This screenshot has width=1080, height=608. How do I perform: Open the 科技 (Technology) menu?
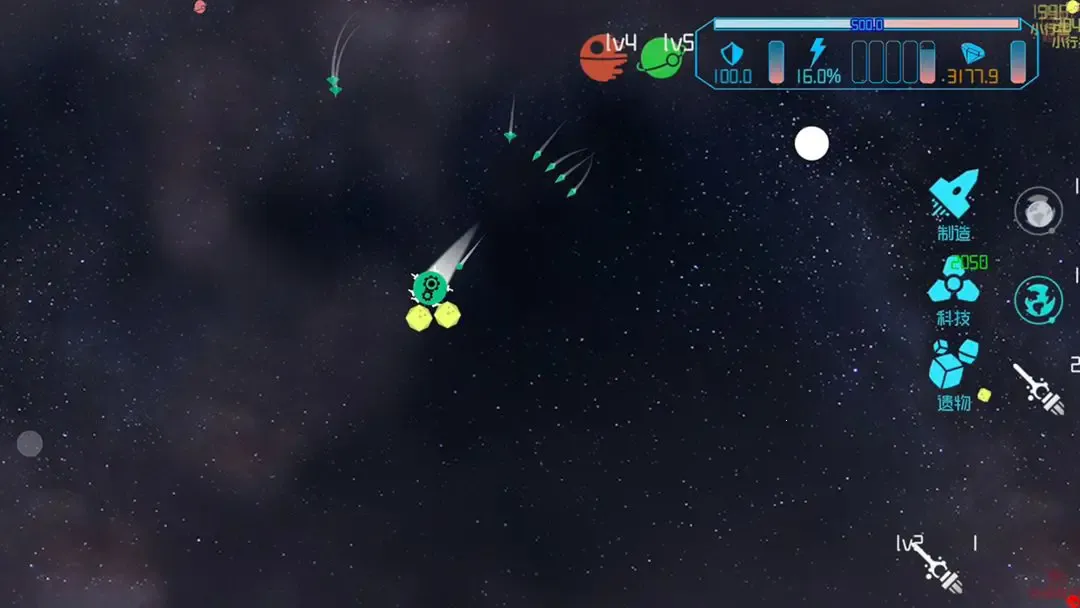(953, 291)
